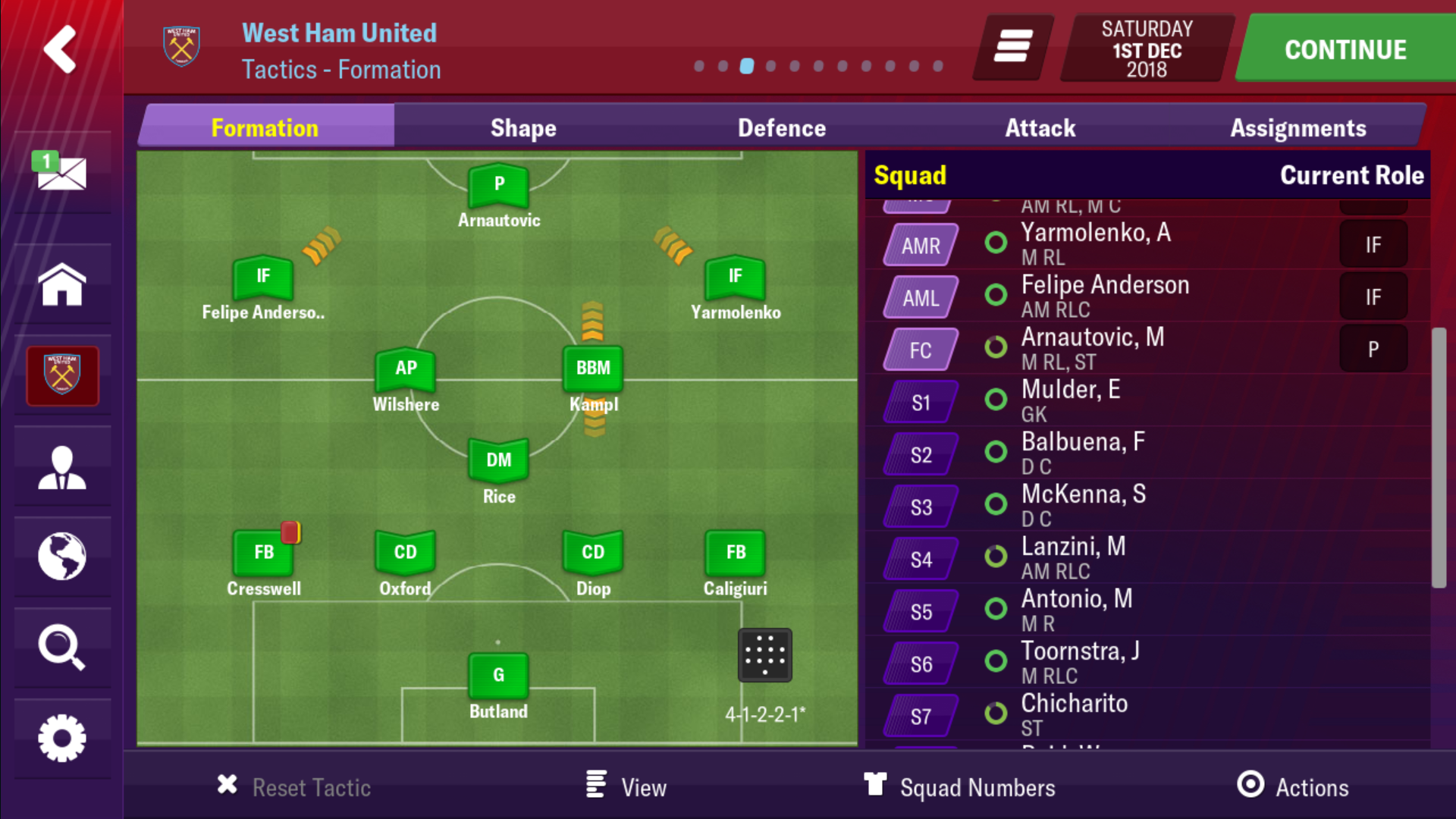
Task: Open Arnautovic's P role selector
Action: pos(1373,349)
